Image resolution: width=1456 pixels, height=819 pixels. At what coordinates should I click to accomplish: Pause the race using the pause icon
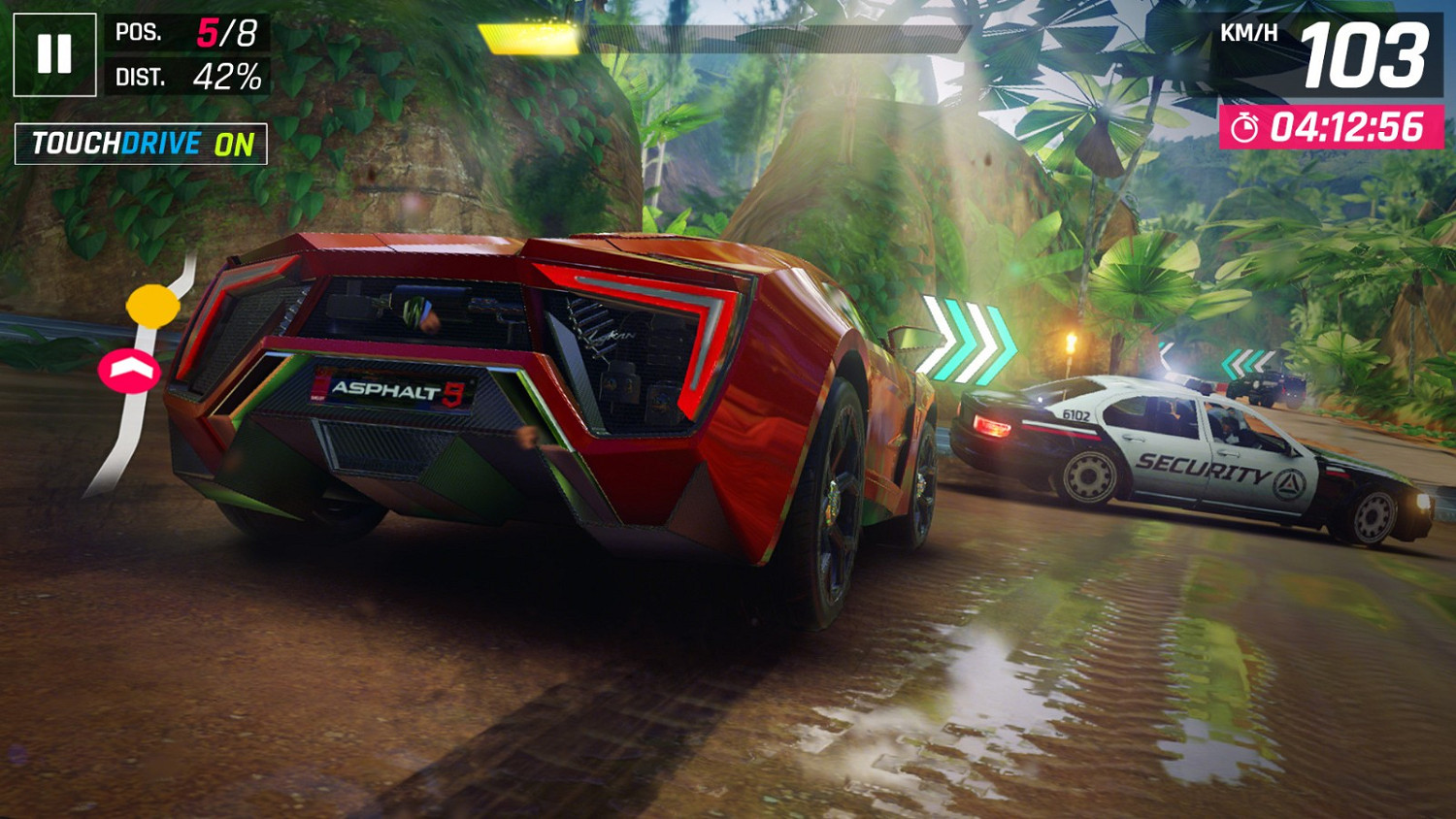pos(55,53)
